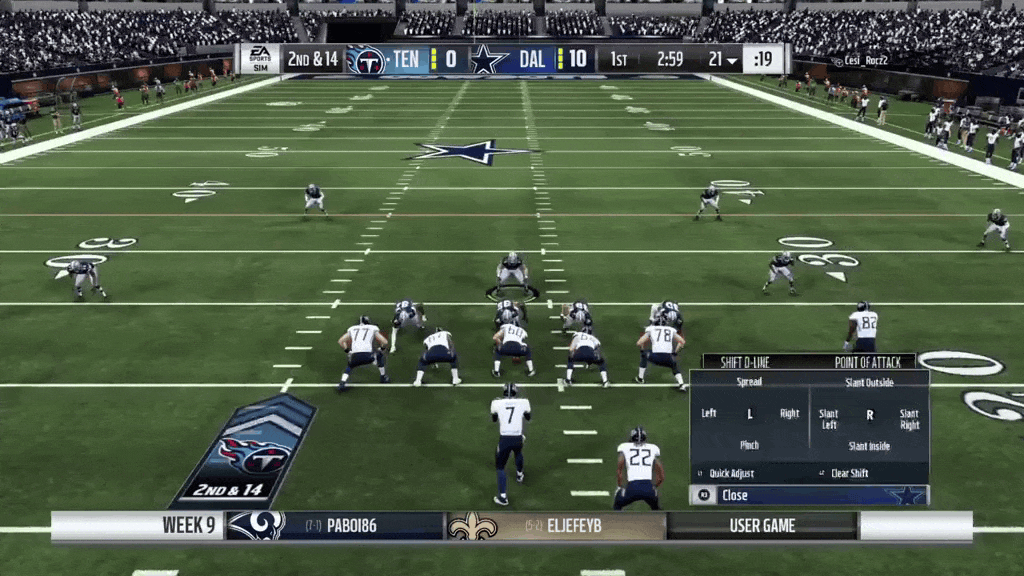This screenshot has height=576, width=1024.
Task: Close the Shift D-Line menu
Action: point(734,495)
